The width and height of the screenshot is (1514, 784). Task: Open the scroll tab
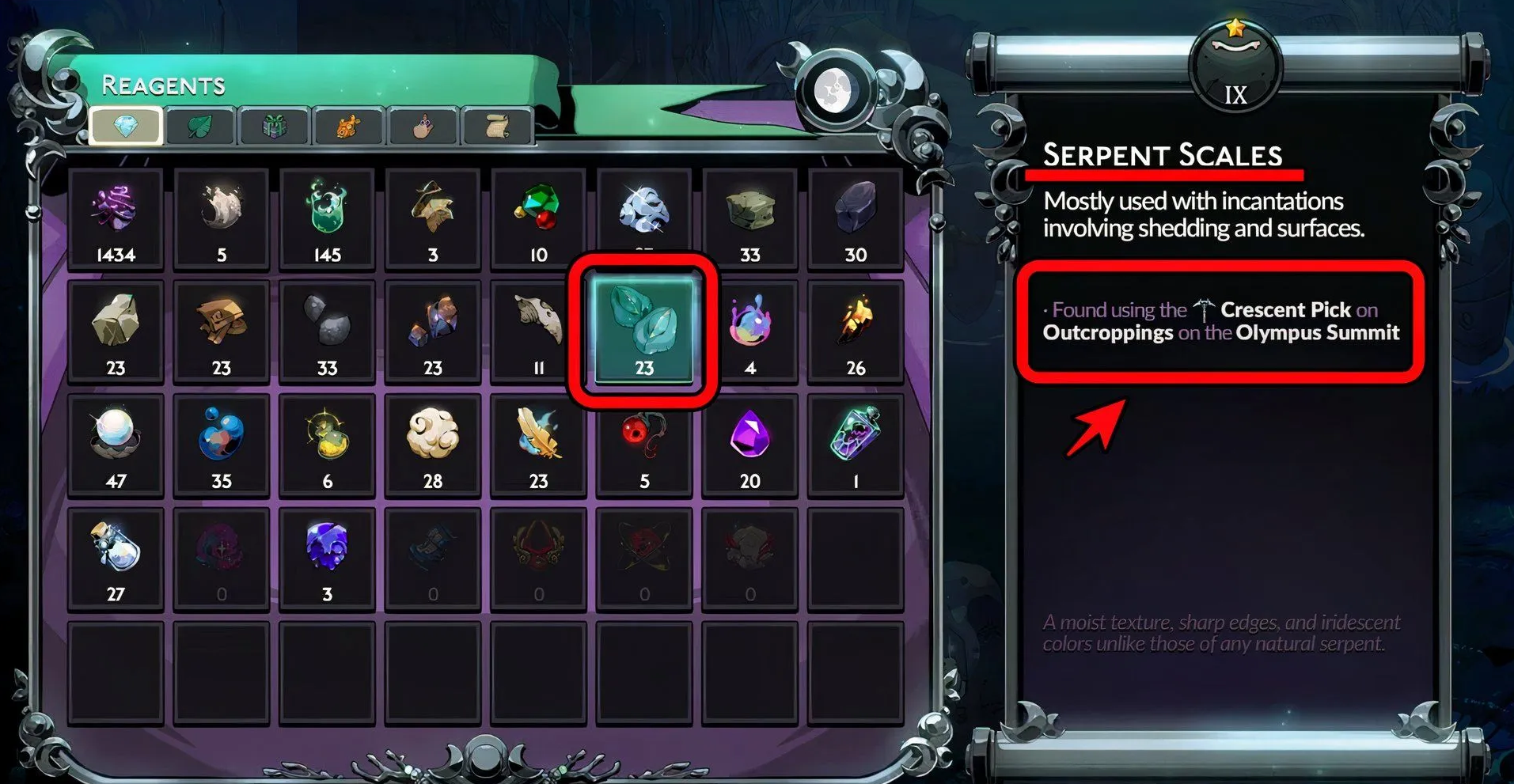coord(497,127)
